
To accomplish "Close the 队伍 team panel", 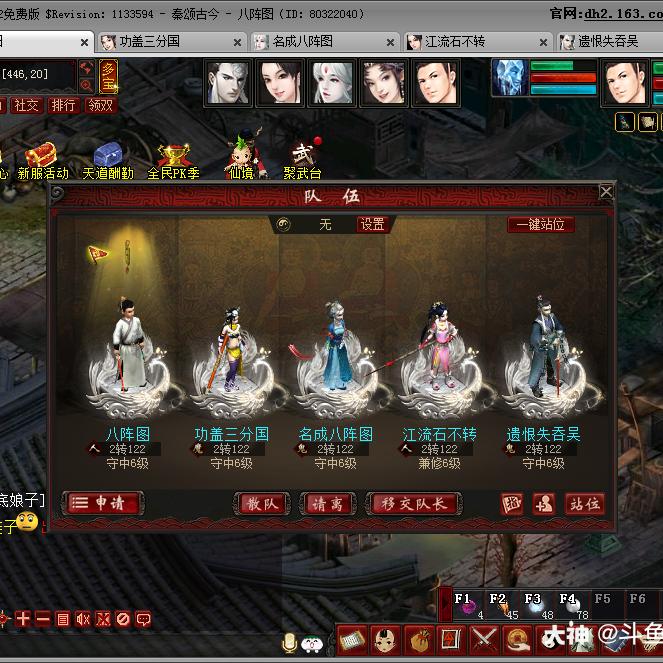I will [605, 192].
